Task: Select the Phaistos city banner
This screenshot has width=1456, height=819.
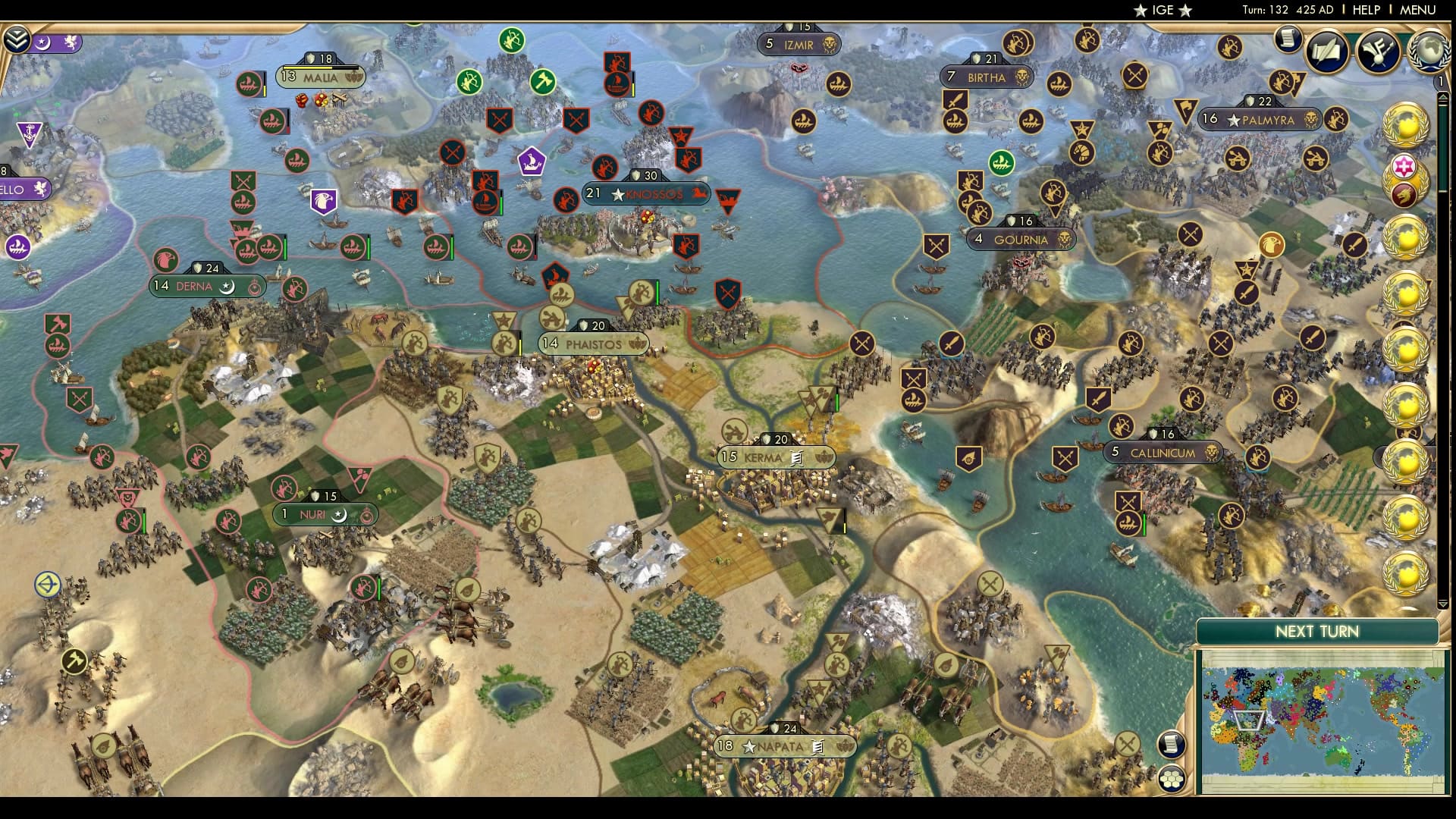Action: click(x=594, y=344)
